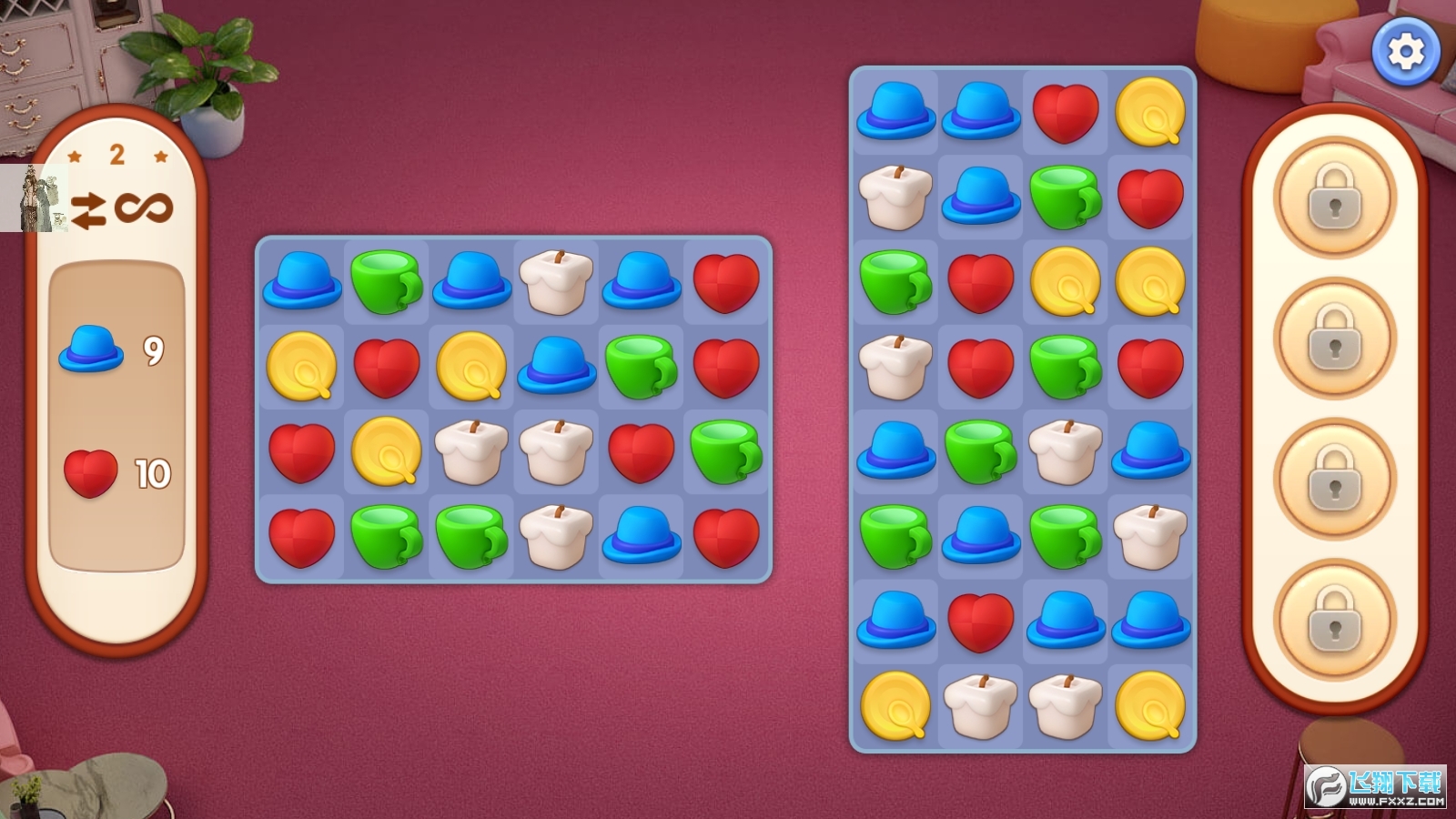
Task: Choose the blue hat in the wide board's bottom row
Action: pos(641,534)
